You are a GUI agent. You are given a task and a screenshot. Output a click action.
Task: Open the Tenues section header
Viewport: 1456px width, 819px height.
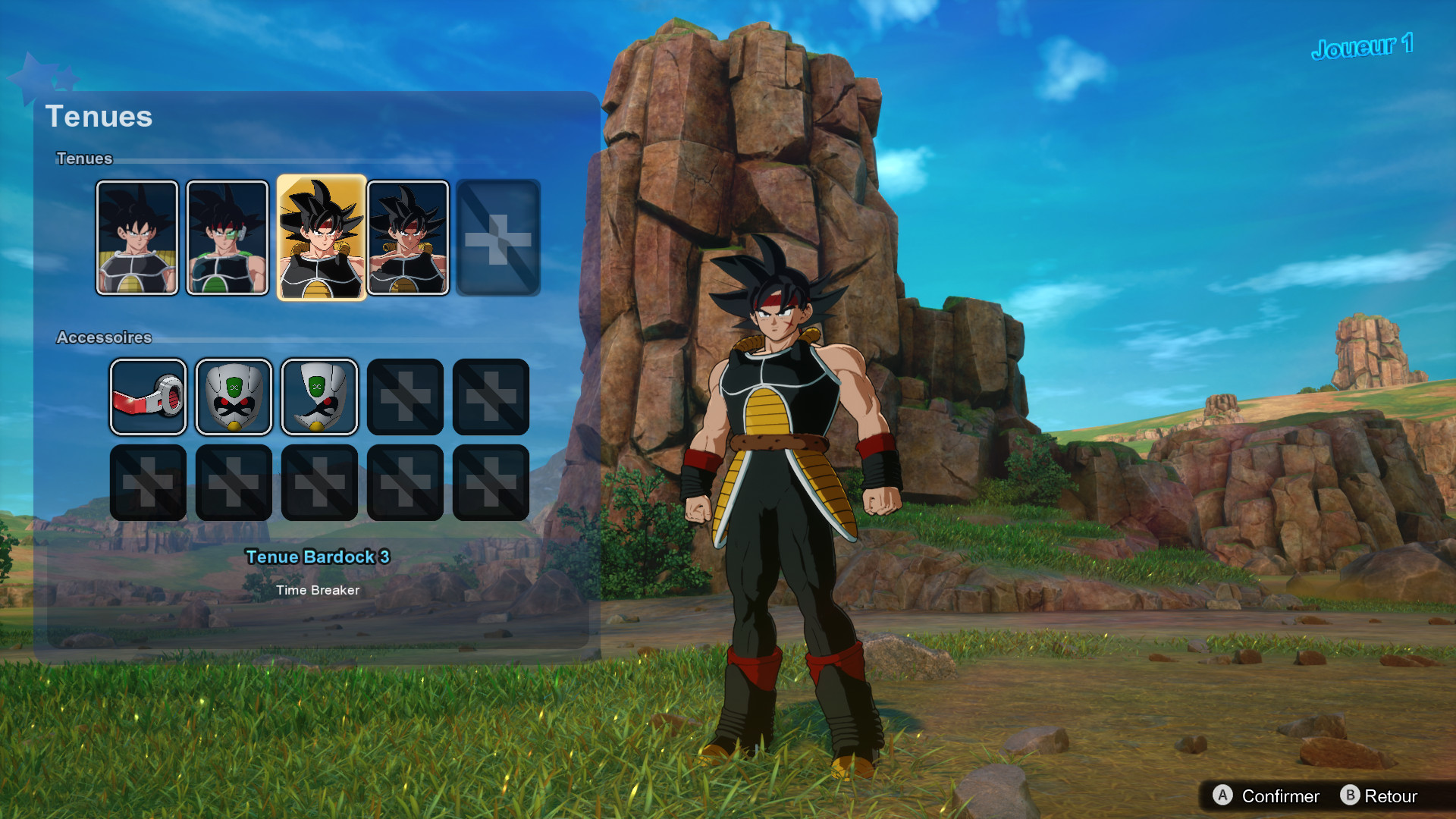coord(83,158)
